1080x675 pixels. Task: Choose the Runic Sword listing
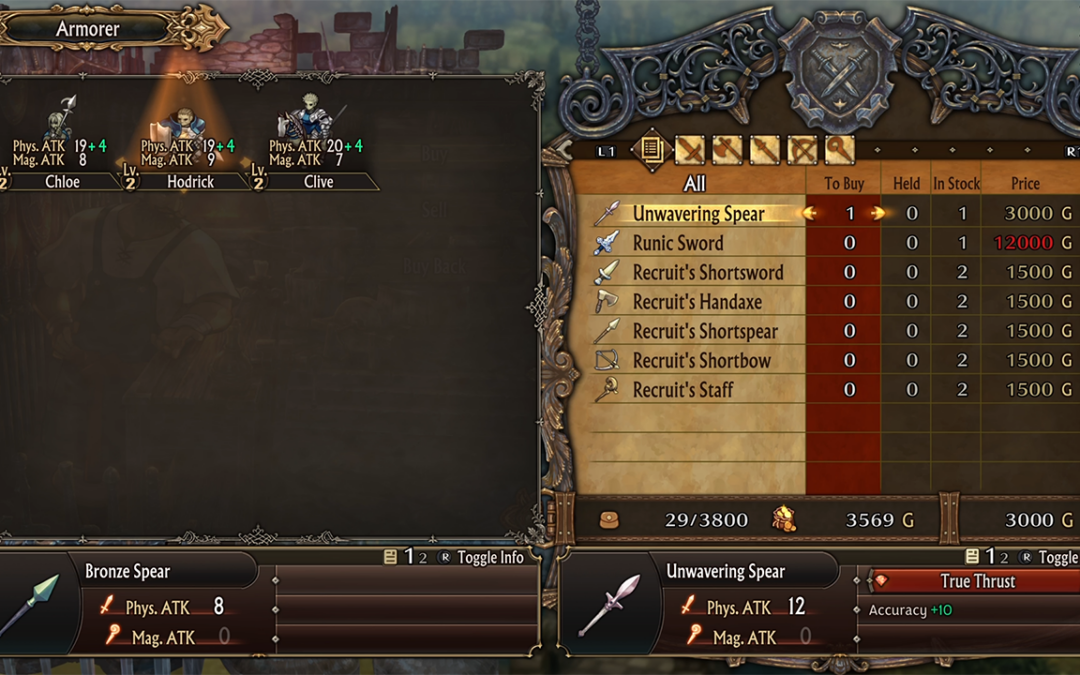tap(677, 243)
